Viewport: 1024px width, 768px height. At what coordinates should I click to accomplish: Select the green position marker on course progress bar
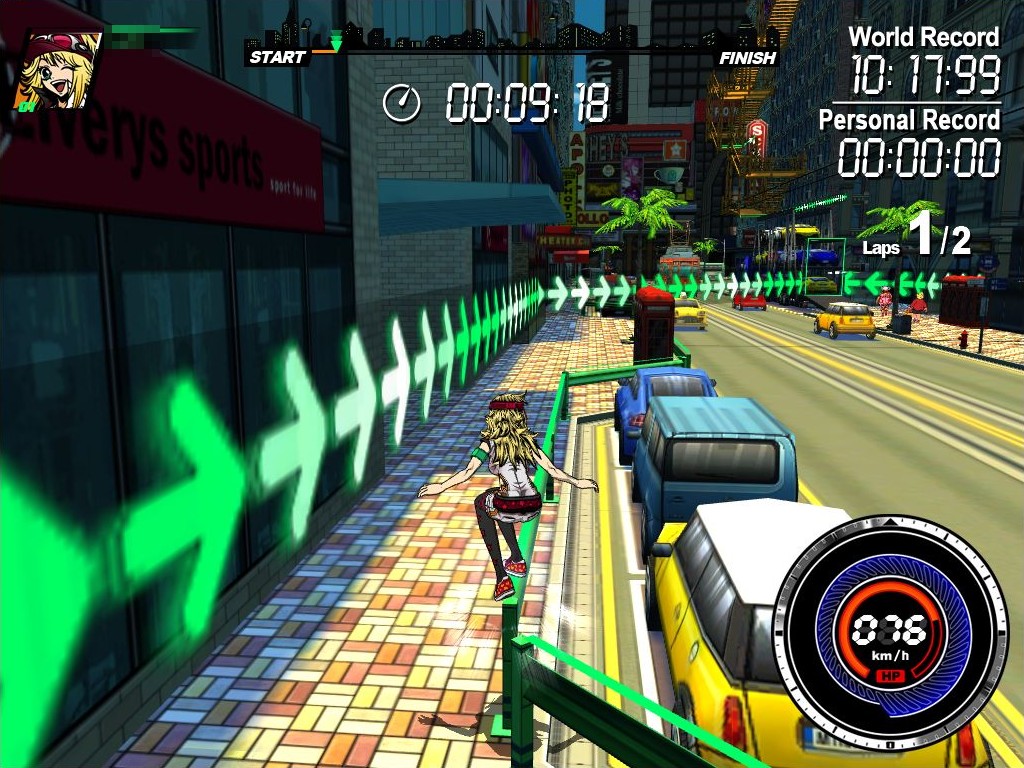[336, 43]
